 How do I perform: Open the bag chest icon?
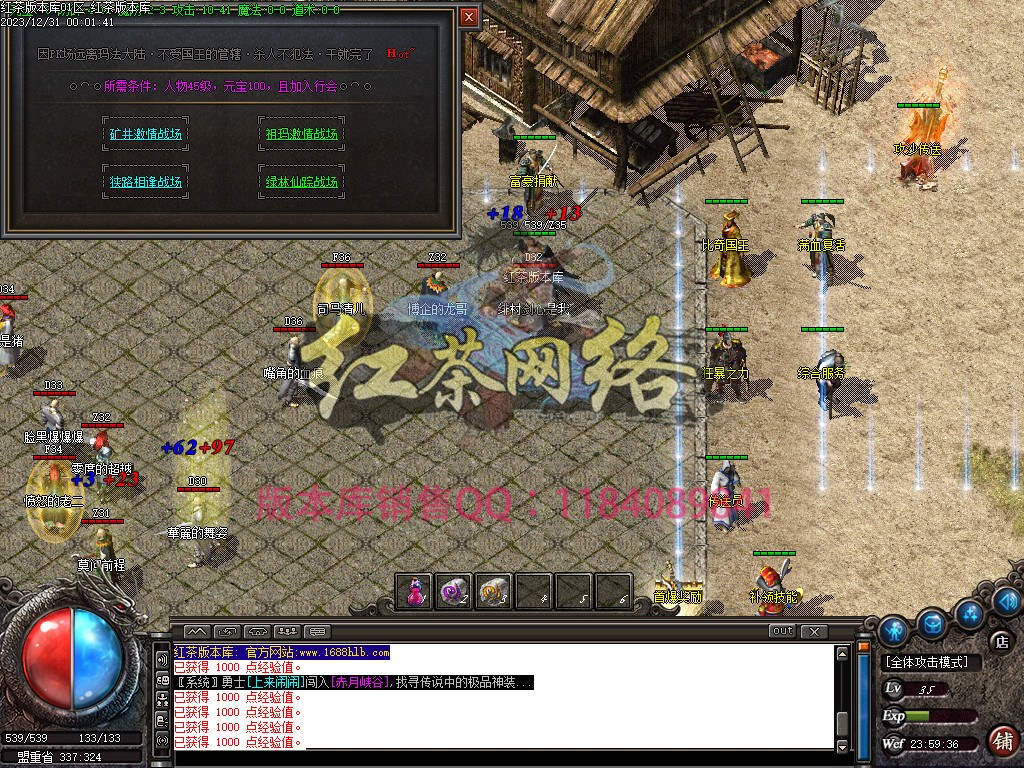(932, 622)
